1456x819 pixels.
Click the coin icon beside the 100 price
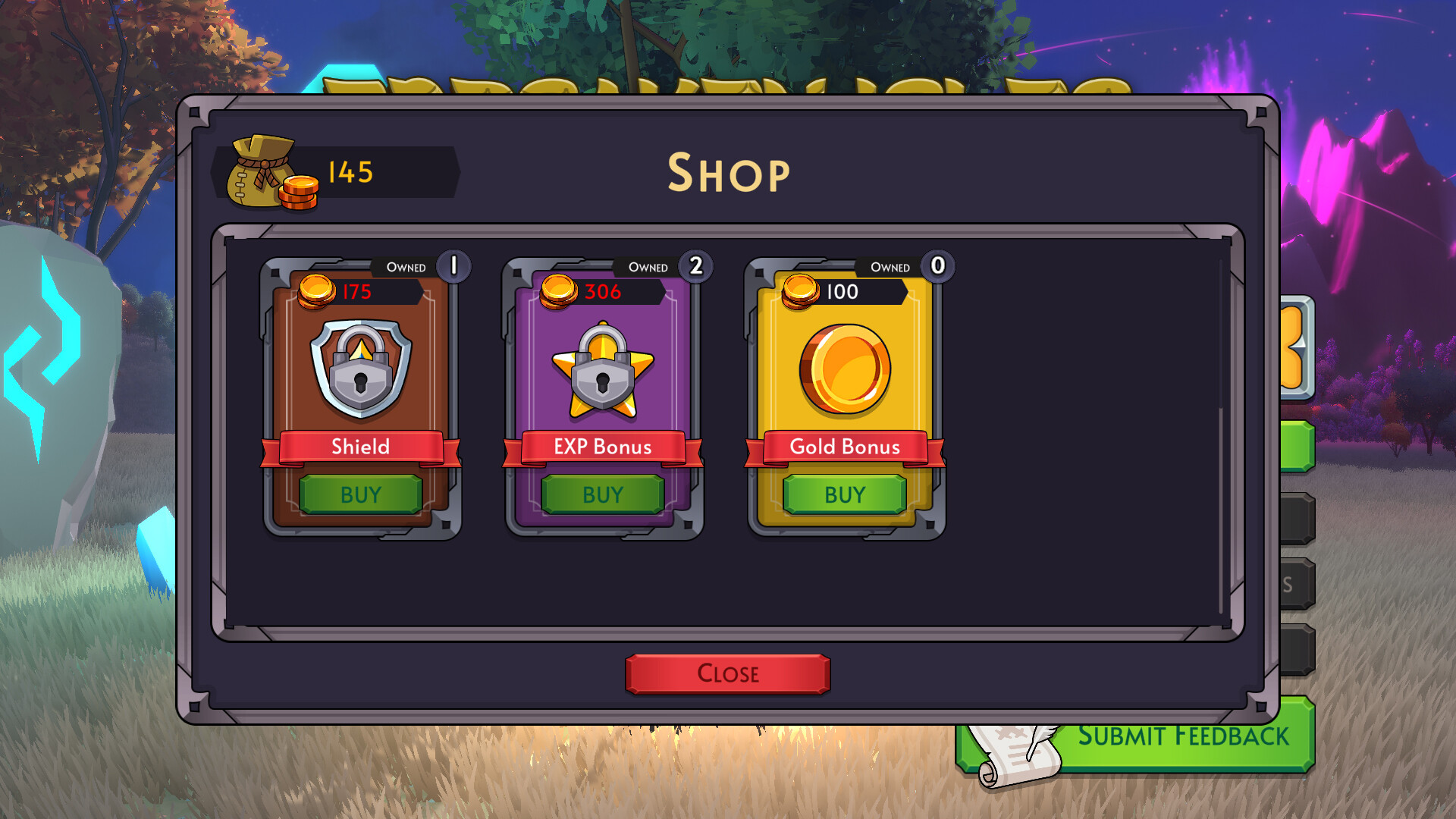point(799,290)
